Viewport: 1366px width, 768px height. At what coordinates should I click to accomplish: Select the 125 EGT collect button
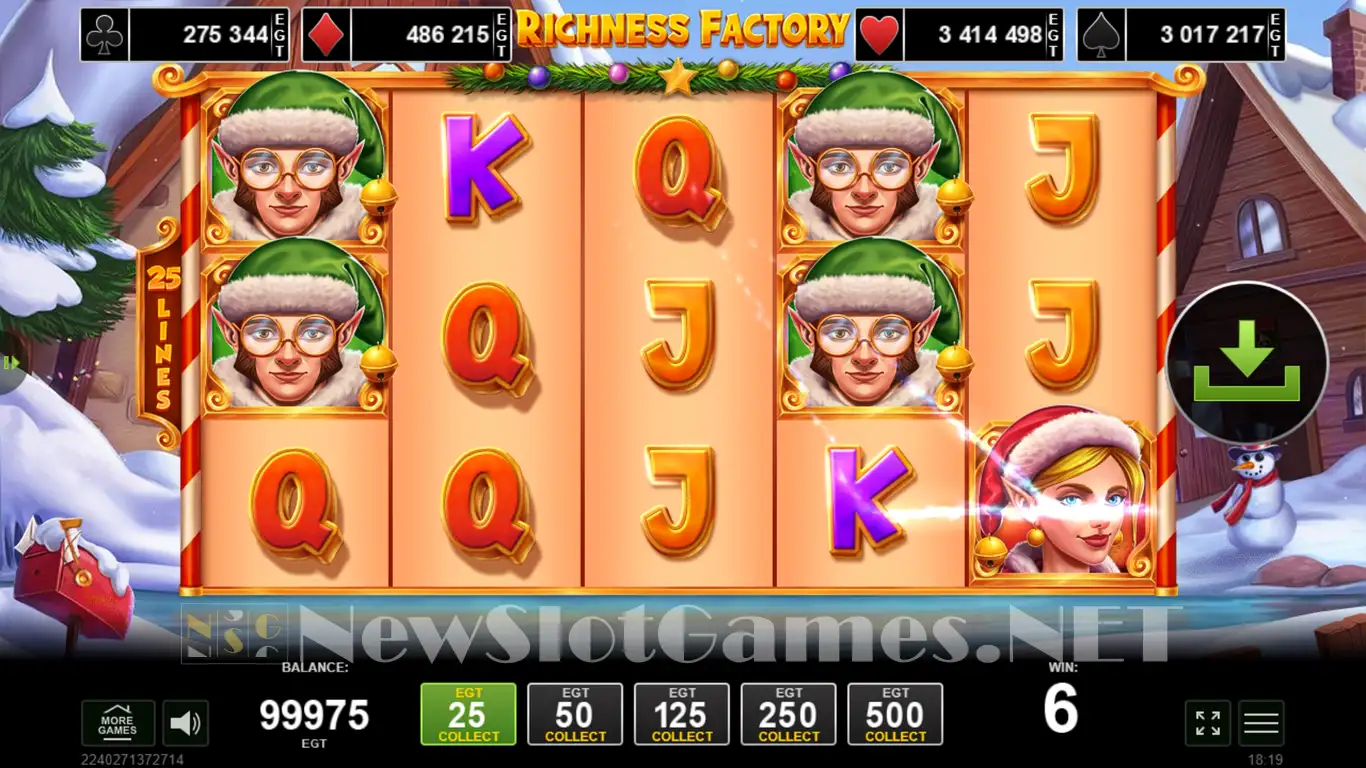[682, 714]
